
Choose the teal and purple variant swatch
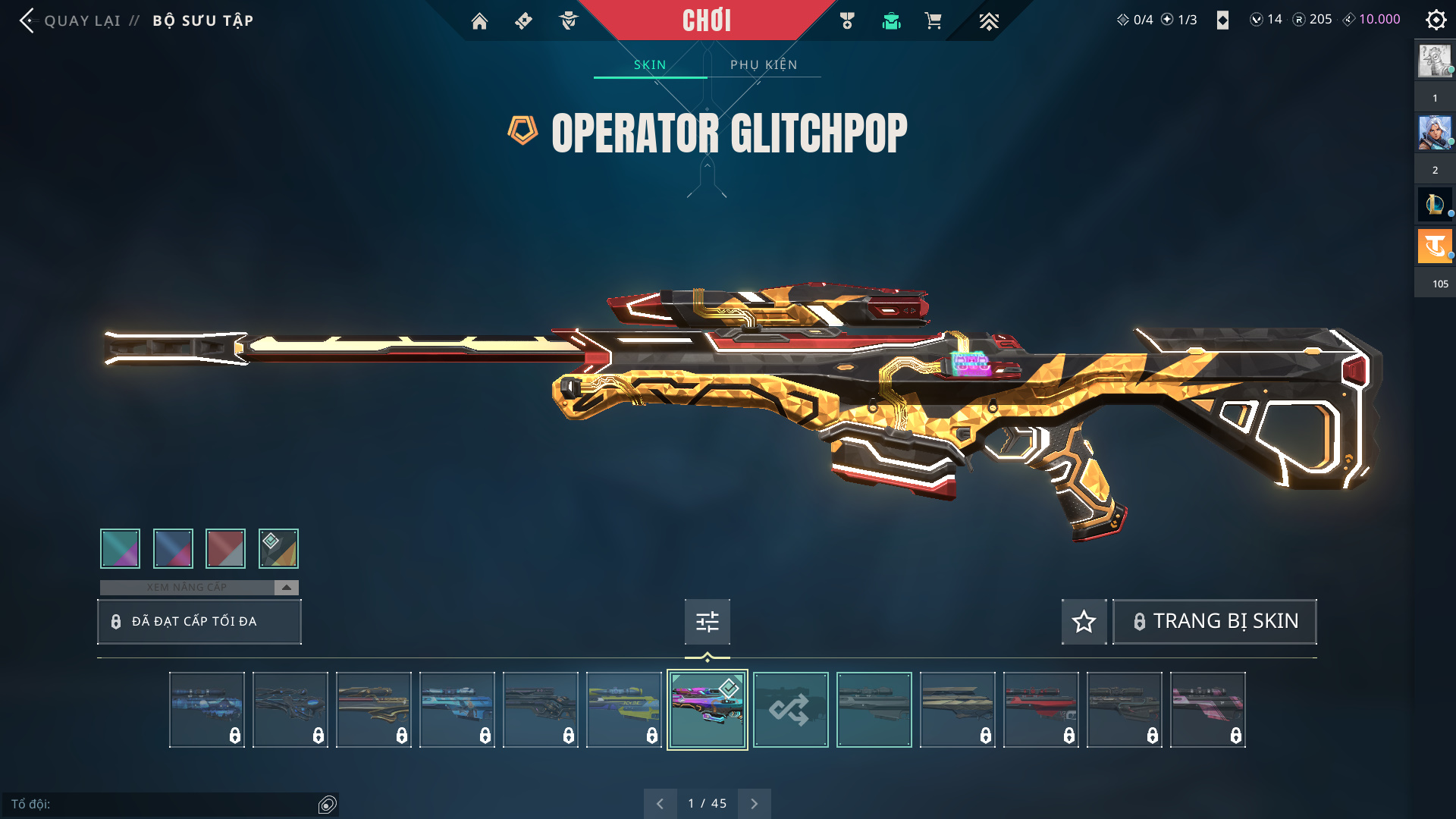coord(120,548)
